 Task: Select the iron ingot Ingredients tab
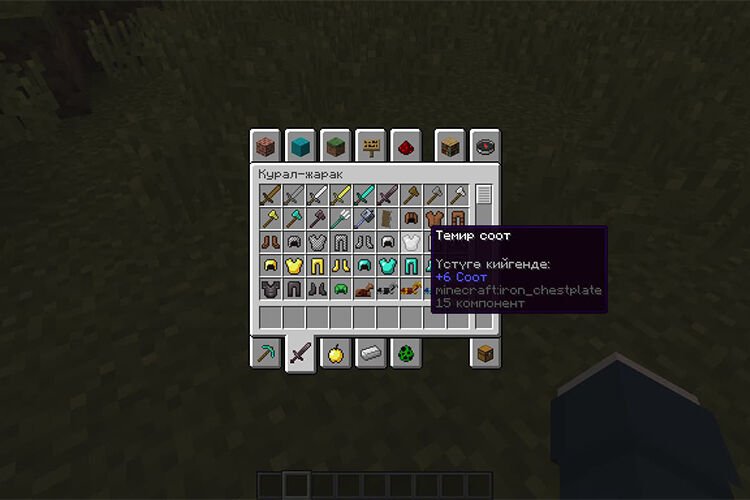click(370, 353)
